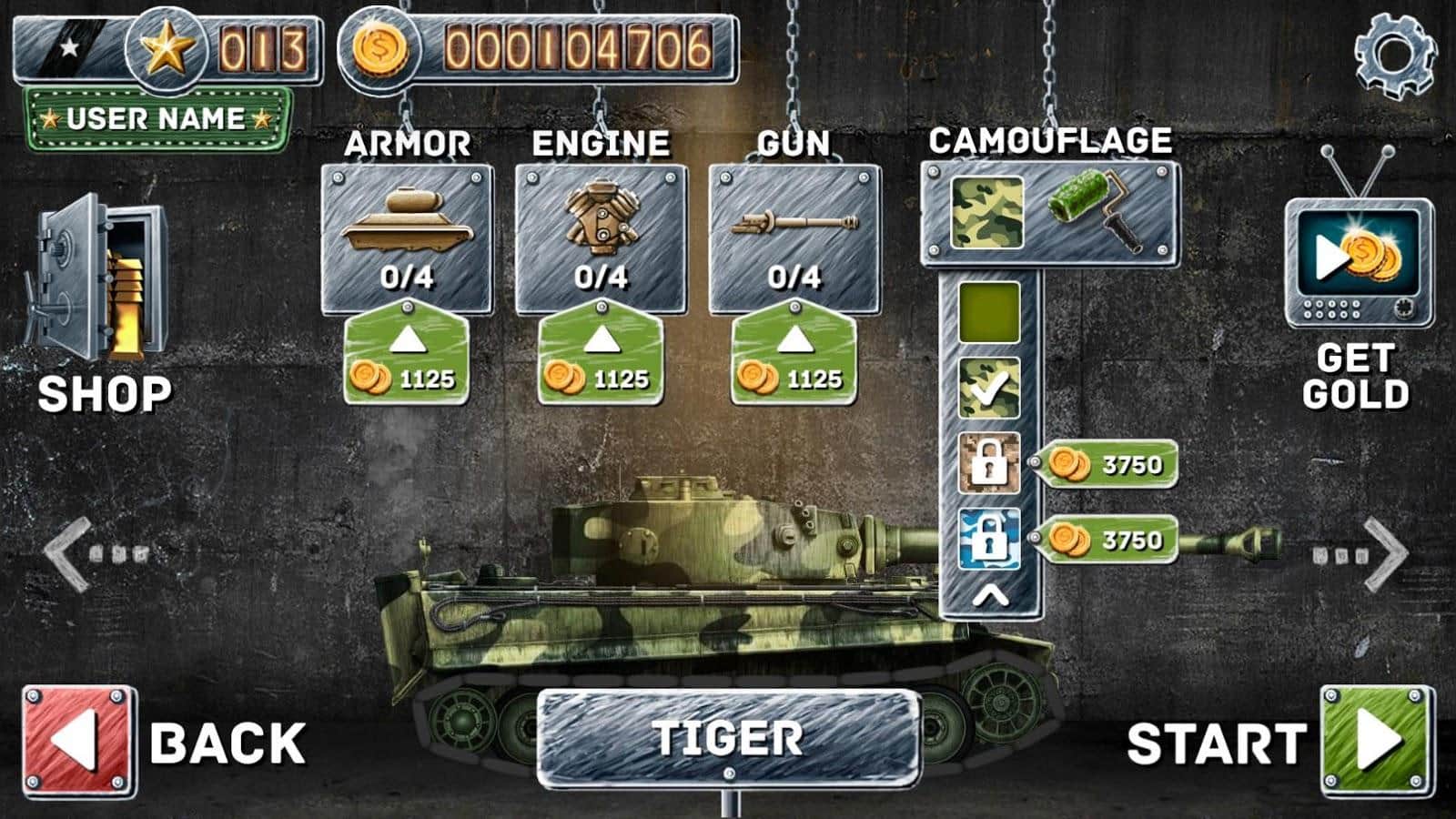Click the Engine icon panel
The height and width of the screenshot is (819, 1456).
(601, 238)
